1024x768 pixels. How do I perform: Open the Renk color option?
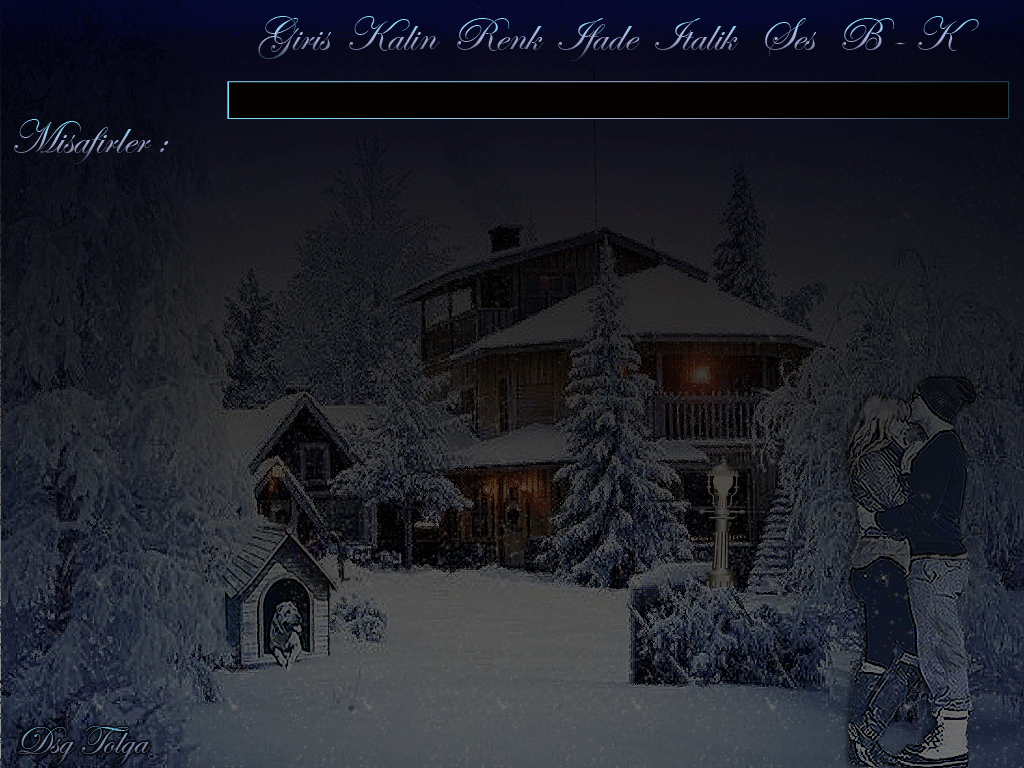pos(500,39)
